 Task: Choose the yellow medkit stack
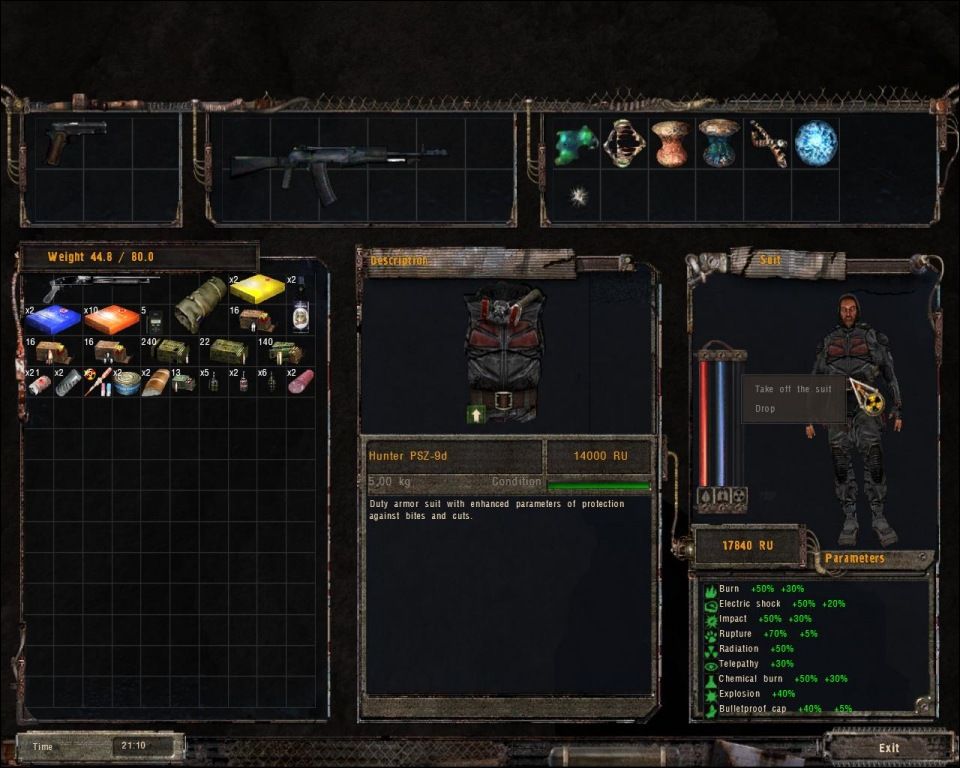[x=257, y=289]
